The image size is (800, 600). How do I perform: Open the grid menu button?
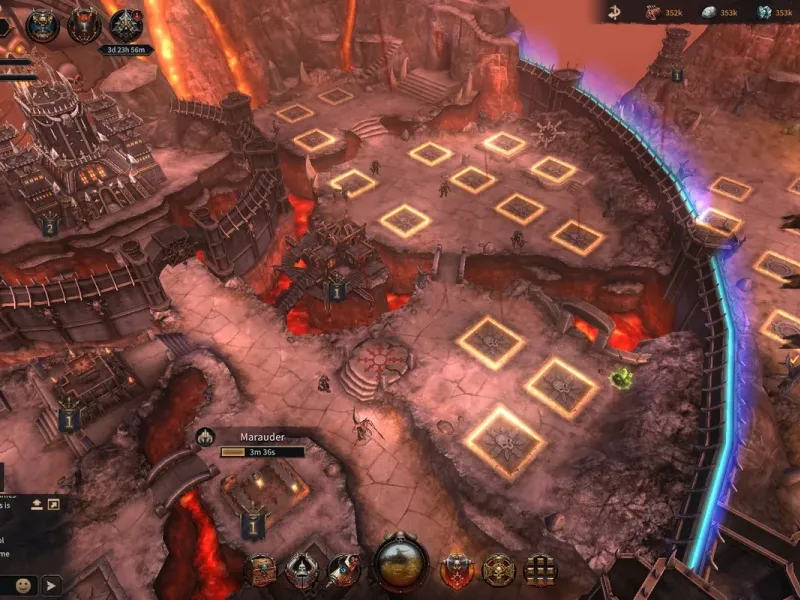coord(540,571)
